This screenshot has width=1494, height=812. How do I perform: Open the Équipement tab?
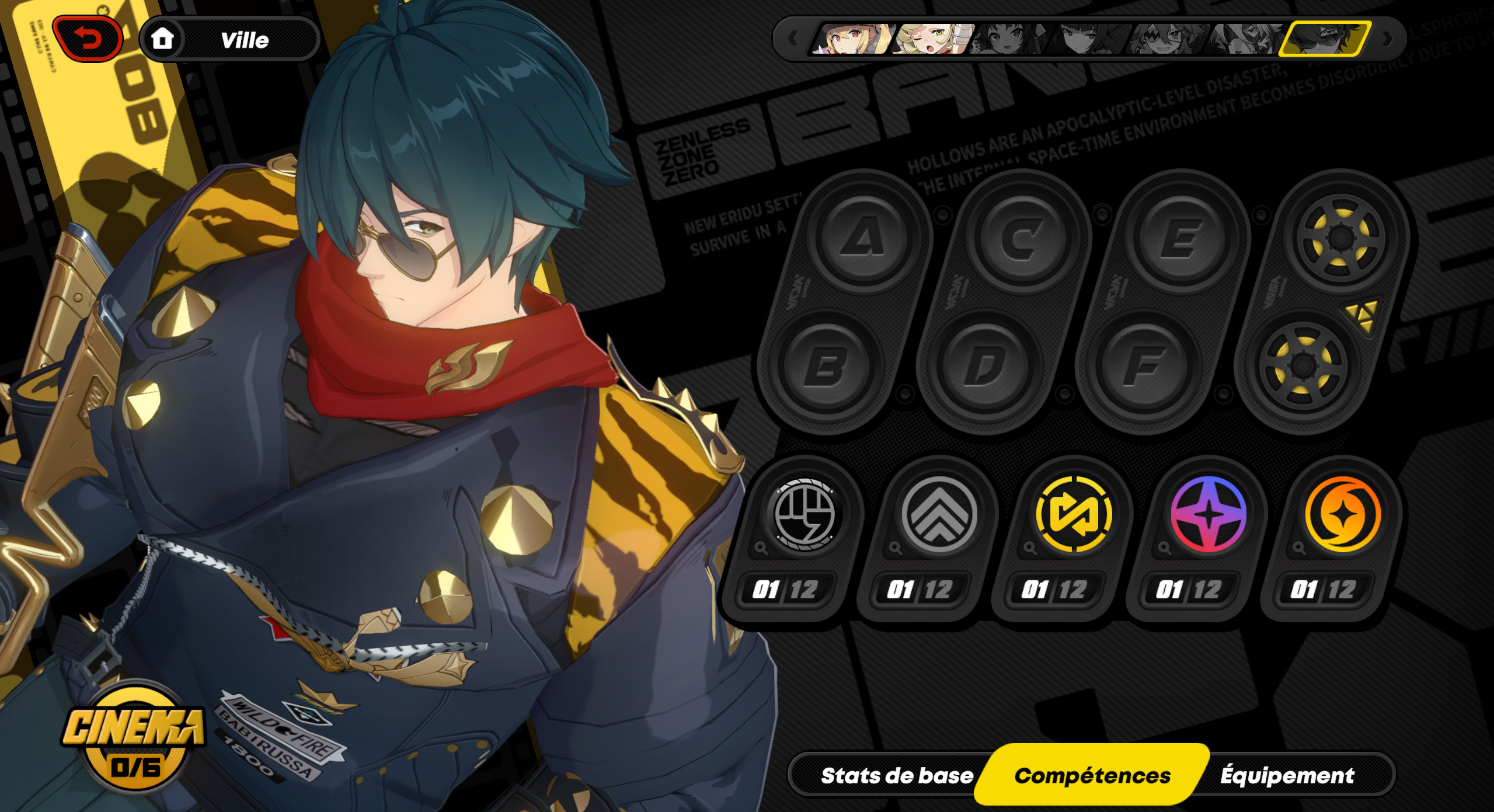coord(1287,775)
